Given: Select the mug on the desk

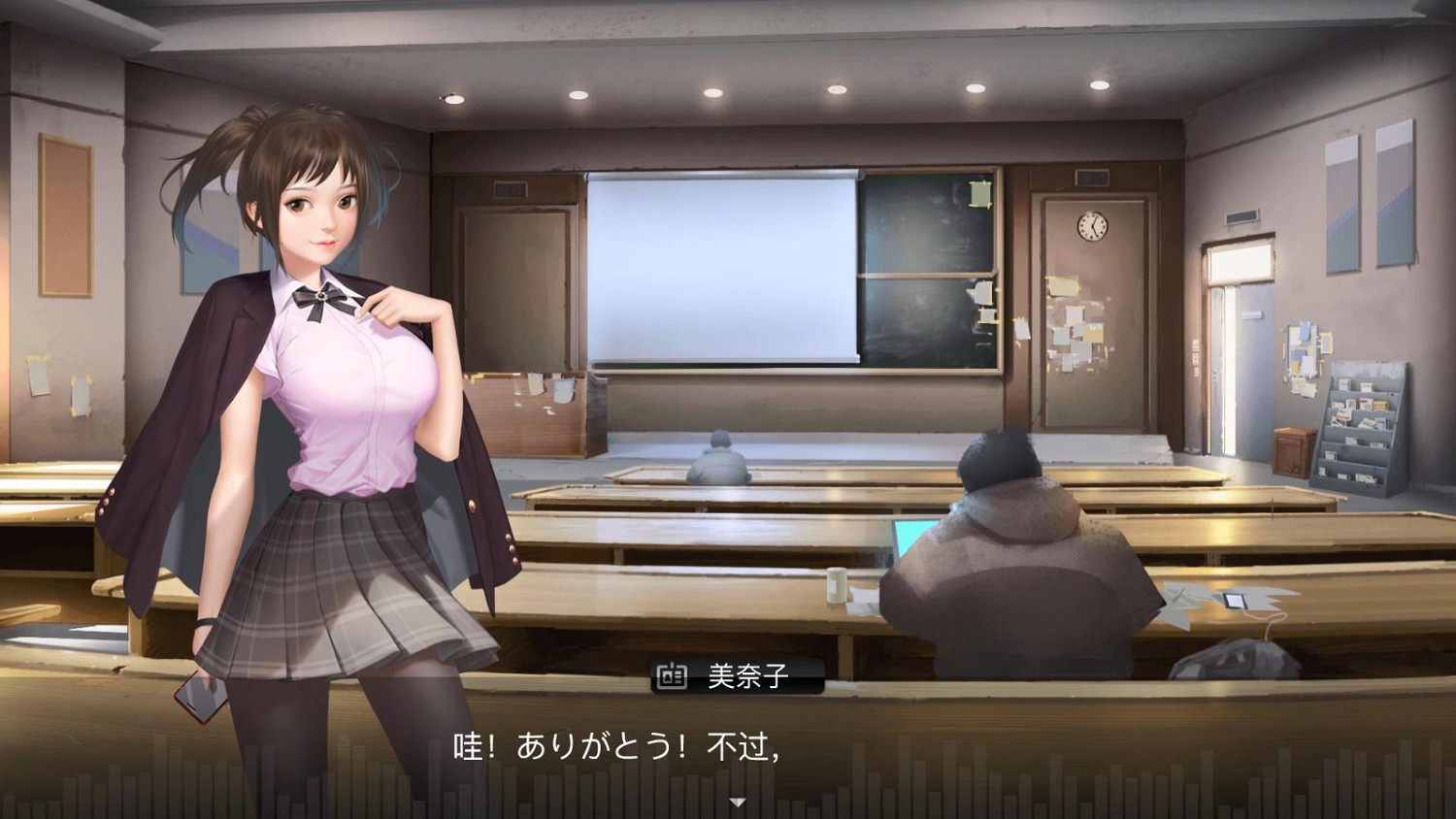Looking at the screenshot, I should point(837,582).
